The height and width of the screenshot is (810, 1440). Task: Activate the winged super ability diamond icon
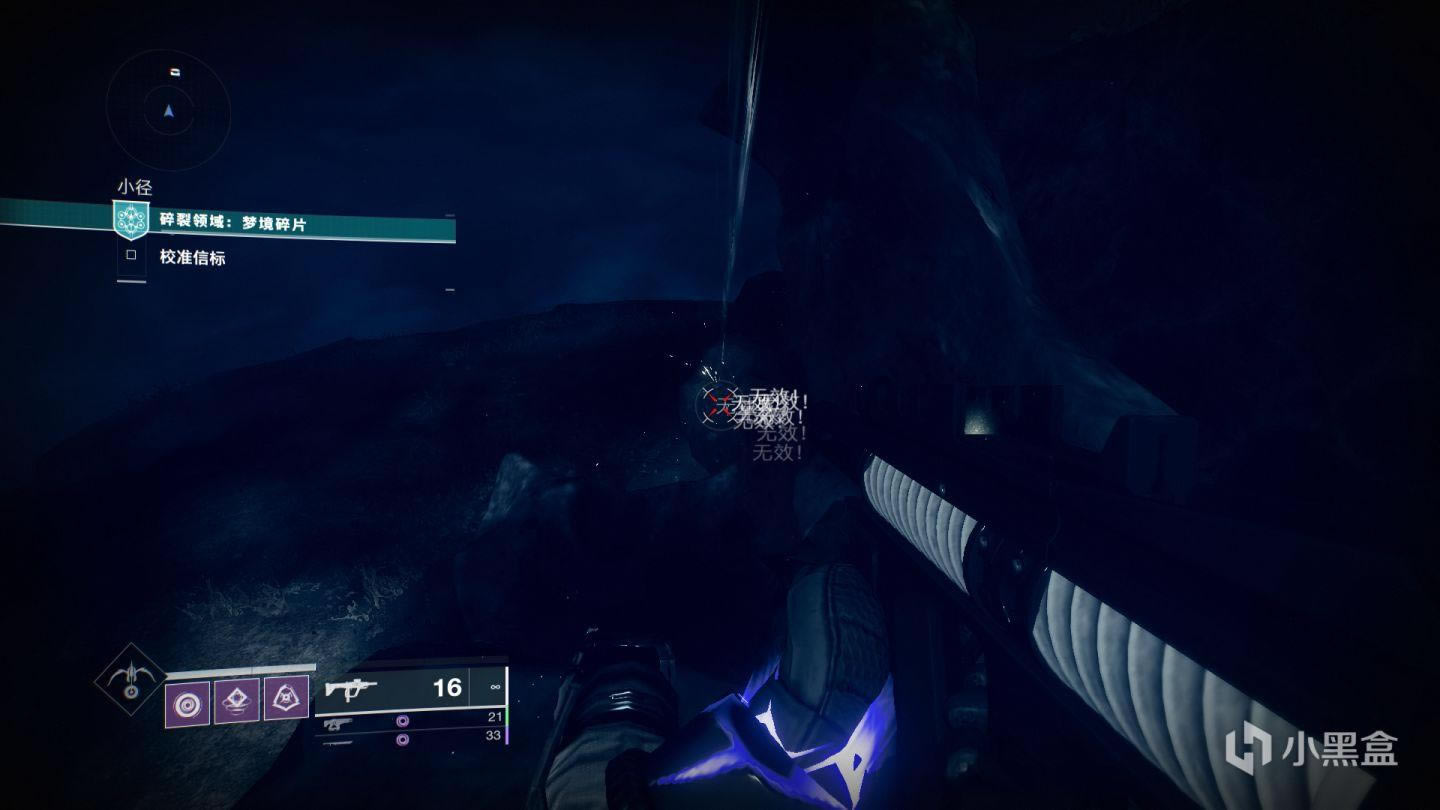(130, 677)
